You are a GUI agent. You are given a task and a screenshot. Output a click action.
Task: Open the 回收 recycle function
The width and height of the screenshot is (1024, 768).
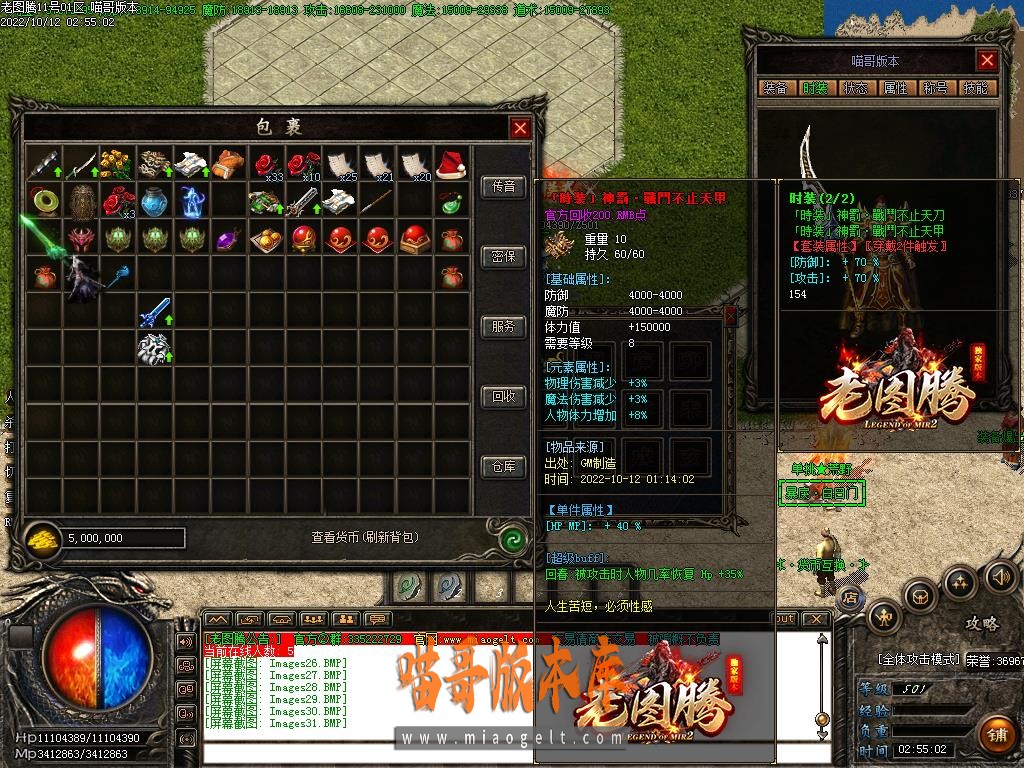[504, 397]
